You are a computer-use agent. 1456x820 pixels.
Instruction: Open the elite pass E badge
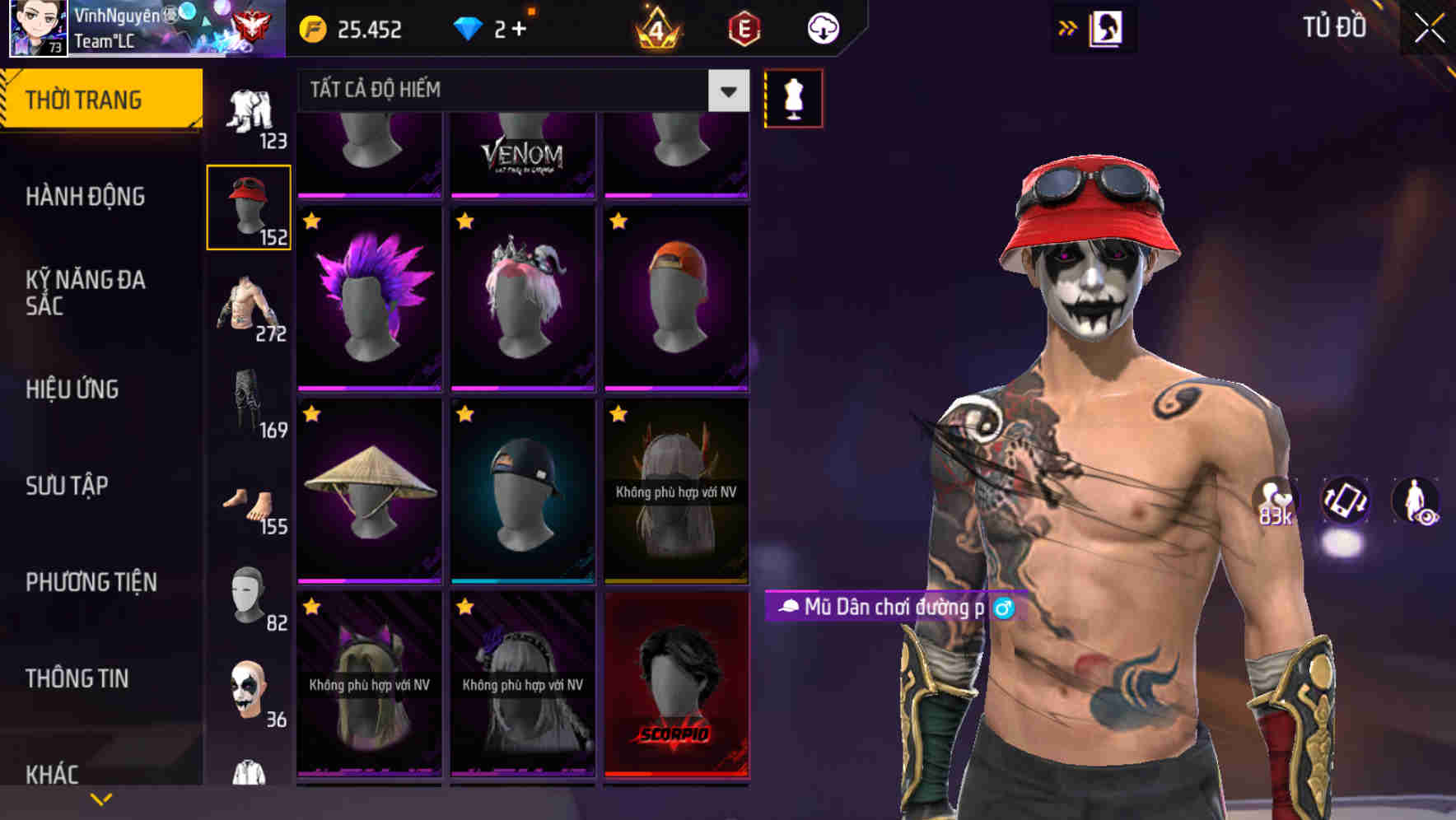pos(745,27)
